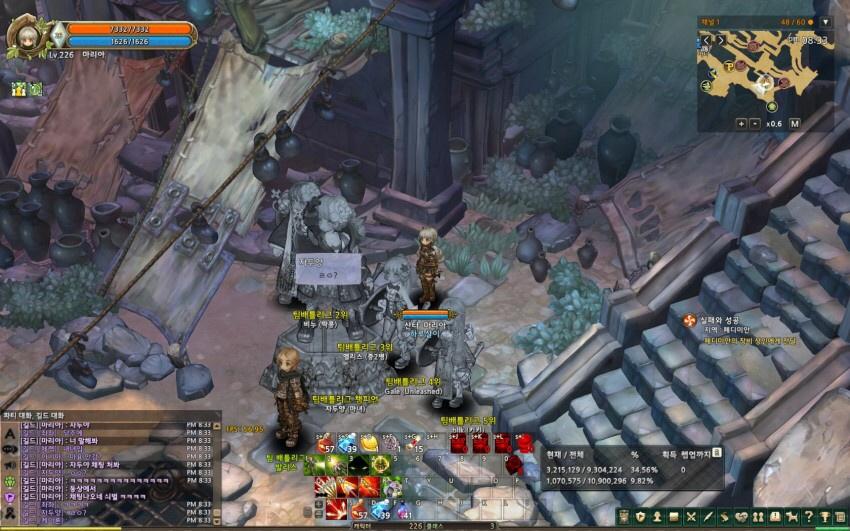850x531 pixels.
Task: Open the quill feather menu icon
Action: tap(706, 516)
